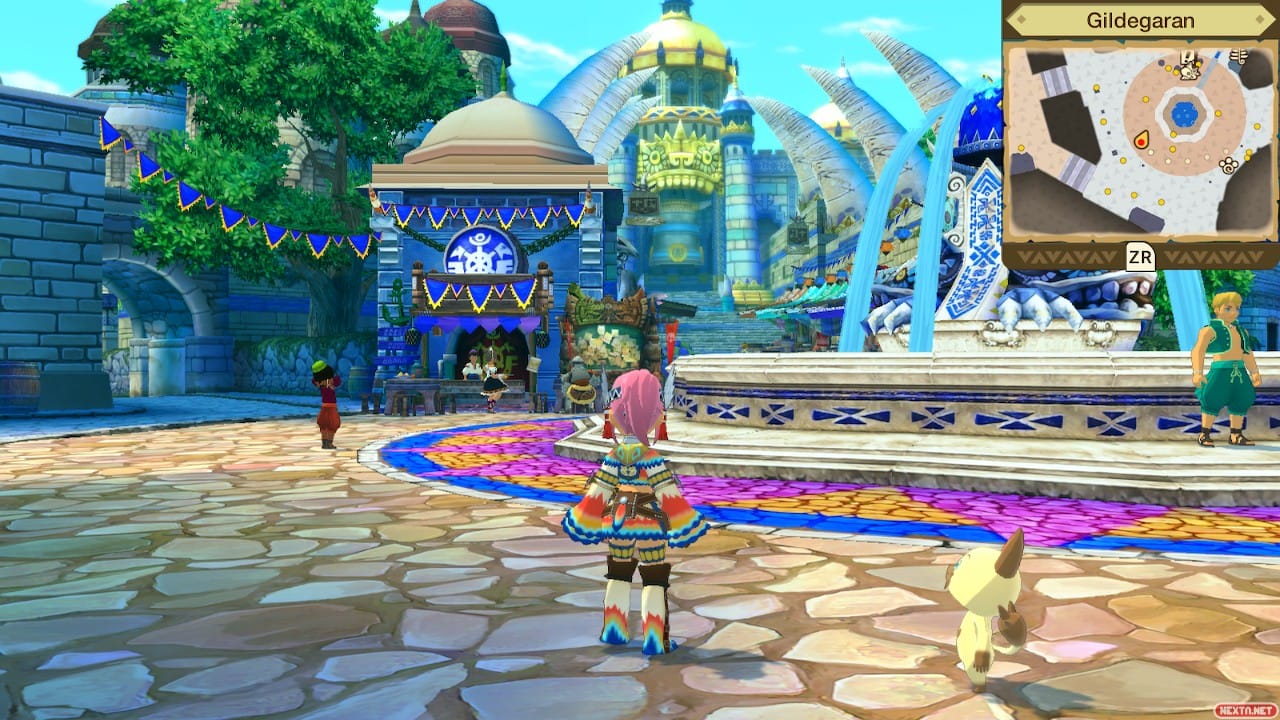1280x720 pixels.
Task: Select the bone-shaped marker on minimap corner
Action: [x=1238, y=57]
